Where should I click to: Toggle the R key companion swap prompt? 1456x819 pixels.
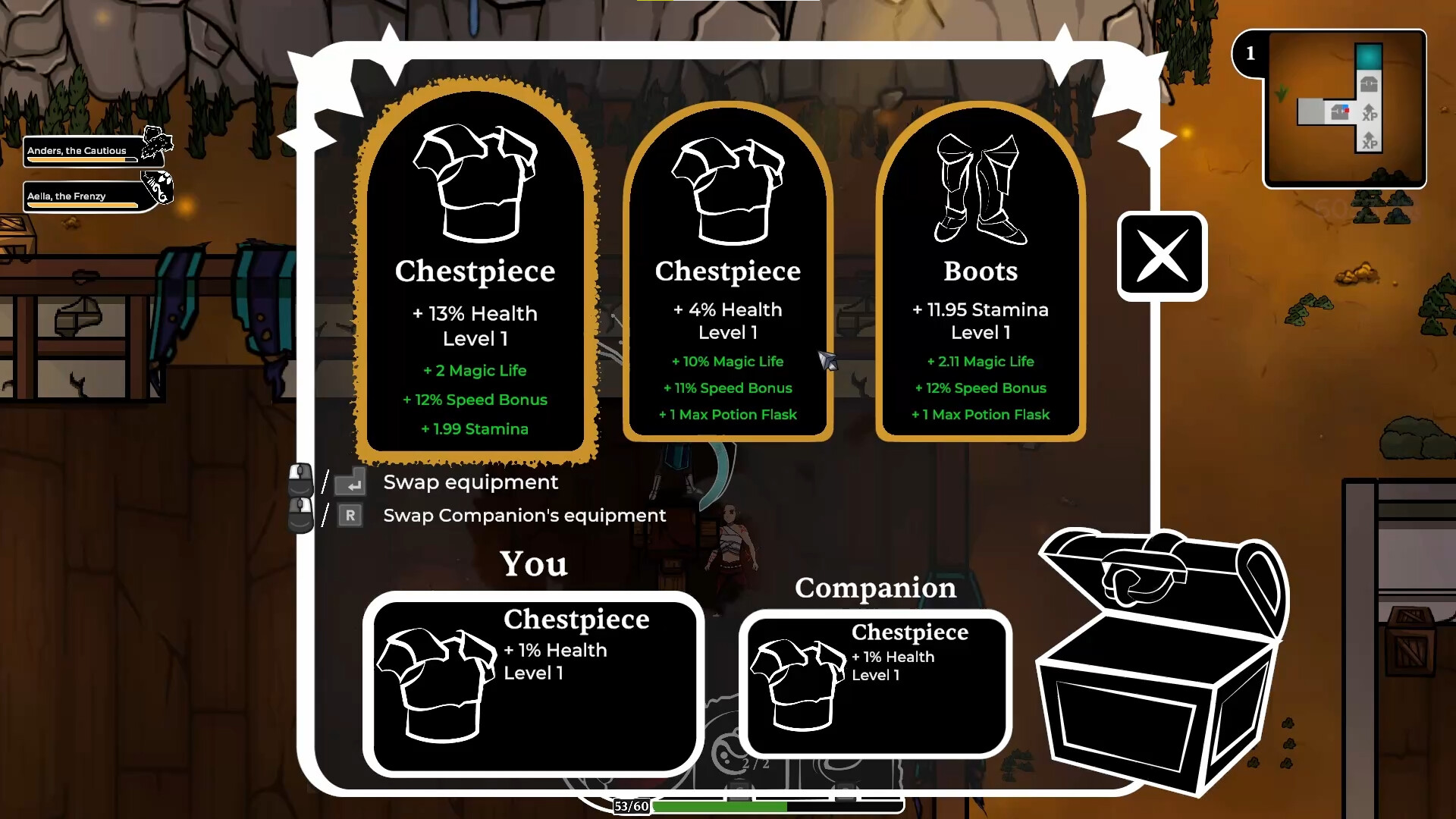pyautogui.click(x=350, y=515)
